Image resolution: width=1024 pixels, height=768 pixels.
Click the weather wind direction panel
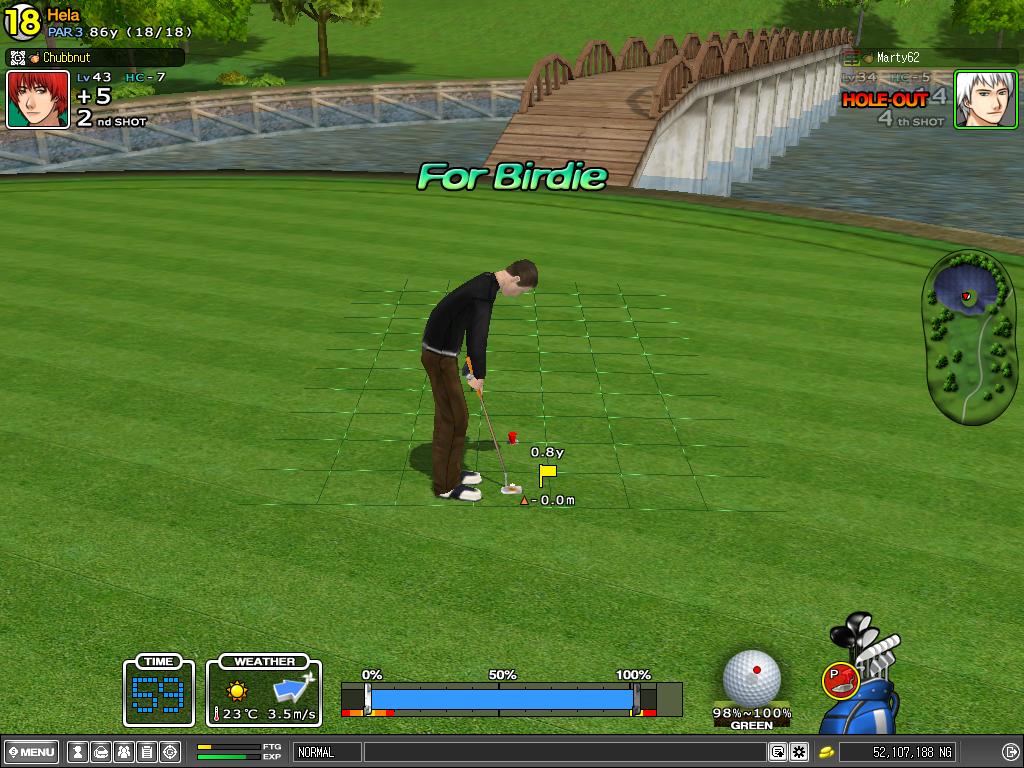264,691
